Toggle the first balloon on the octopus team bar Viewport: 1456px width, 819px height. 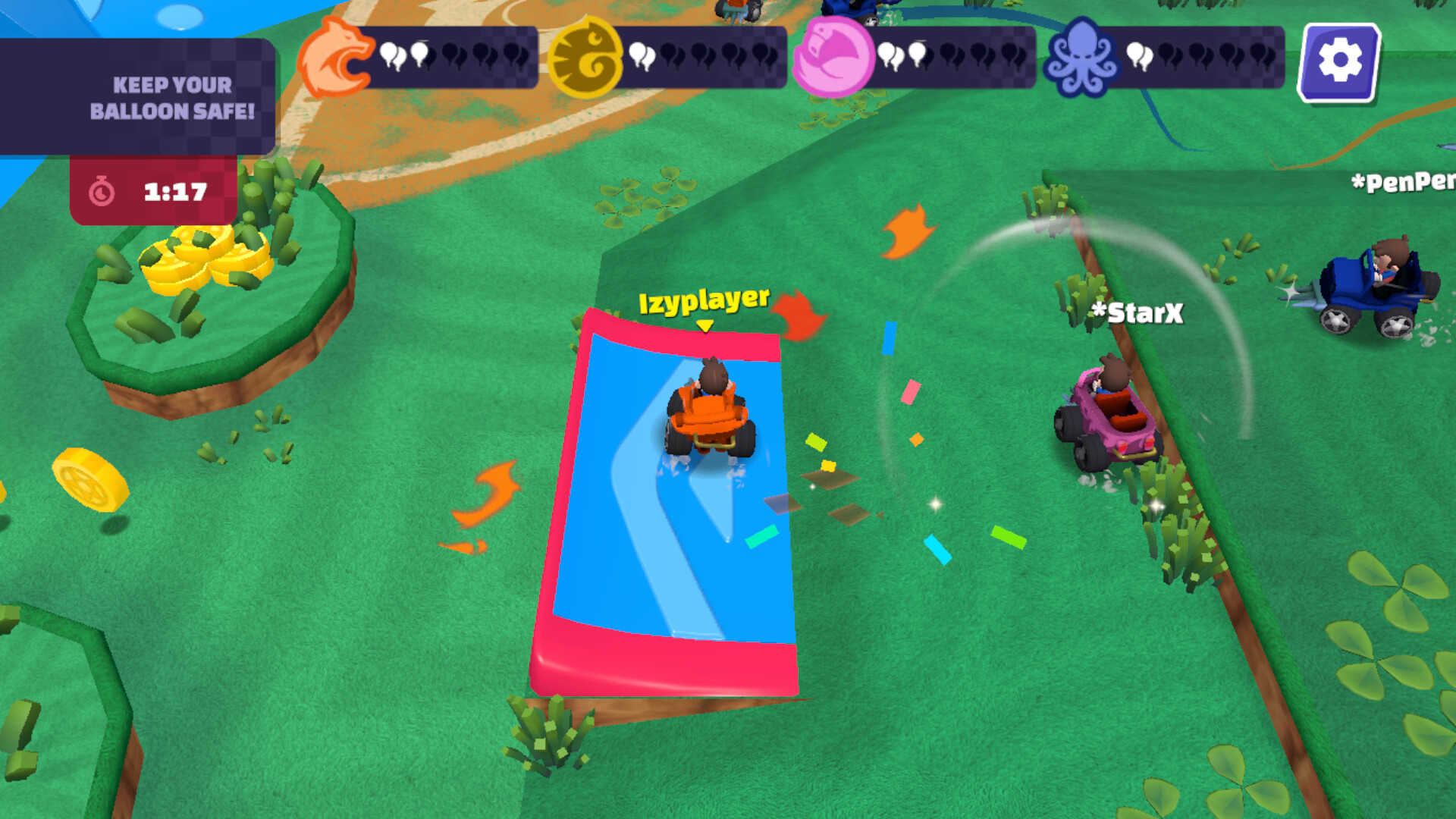(1135, 53)
